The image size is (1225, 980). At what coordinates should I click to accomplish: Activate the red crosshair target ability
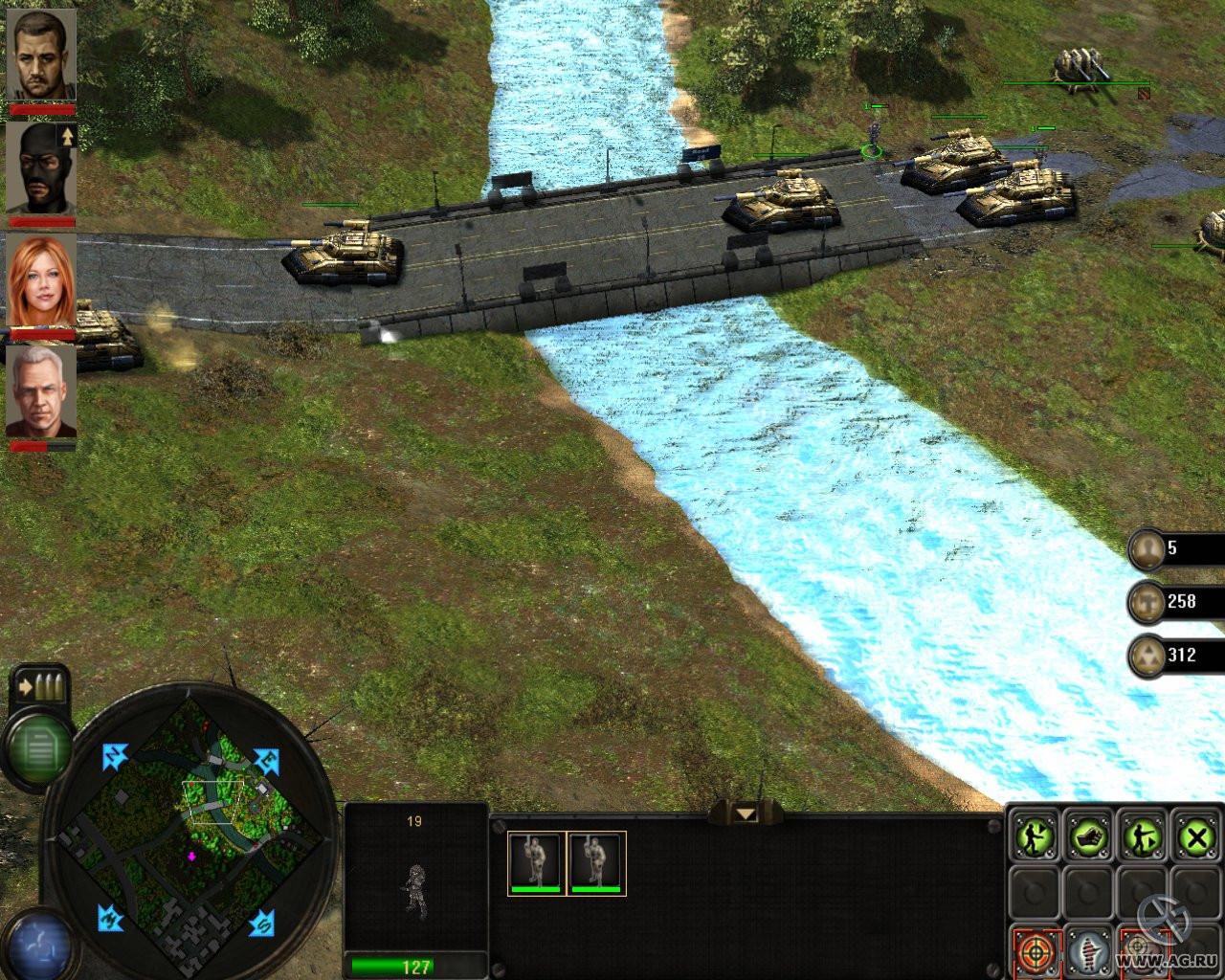[1035, 952]
